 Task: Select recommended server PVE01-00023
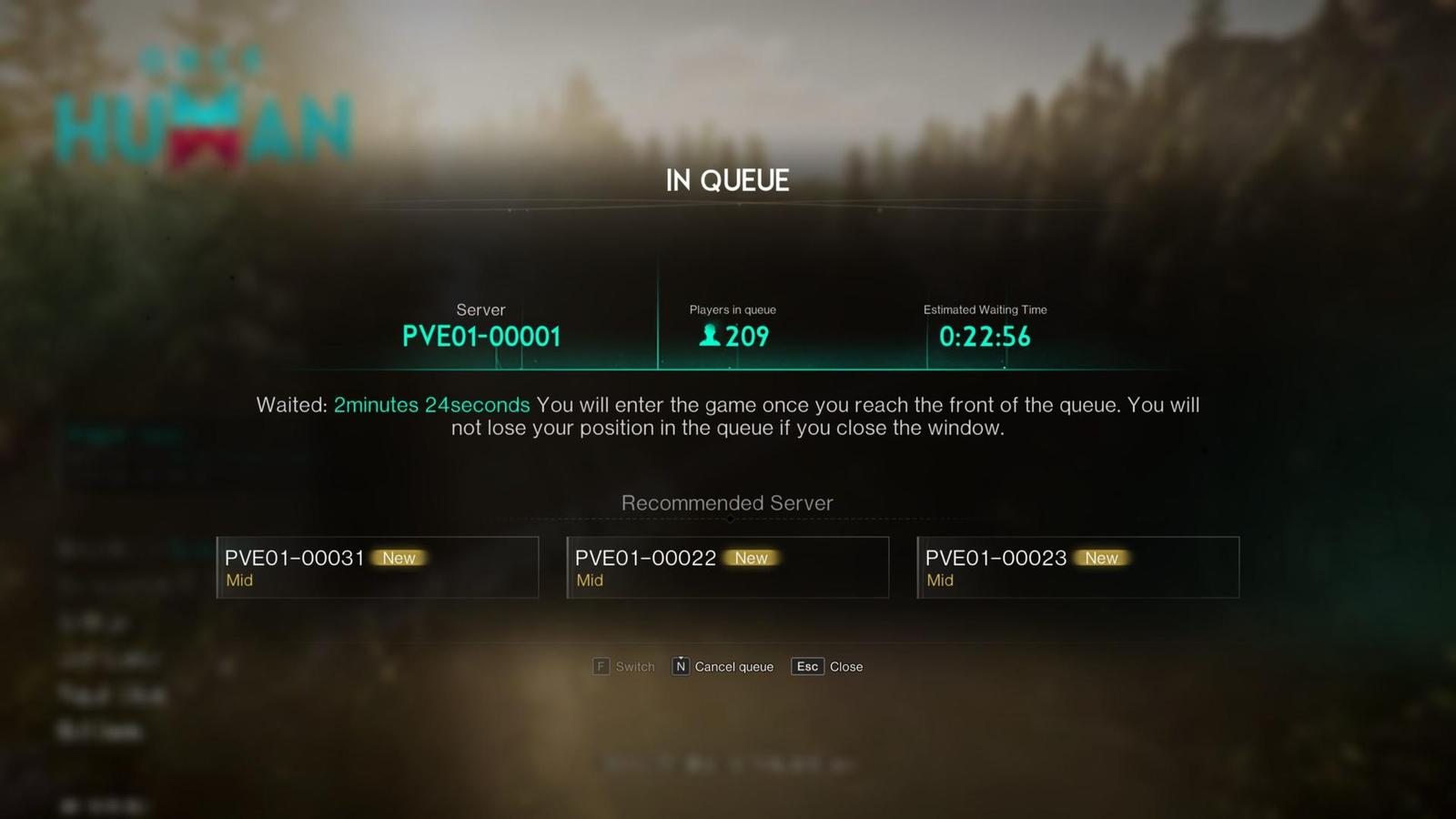click(1077, 567)
